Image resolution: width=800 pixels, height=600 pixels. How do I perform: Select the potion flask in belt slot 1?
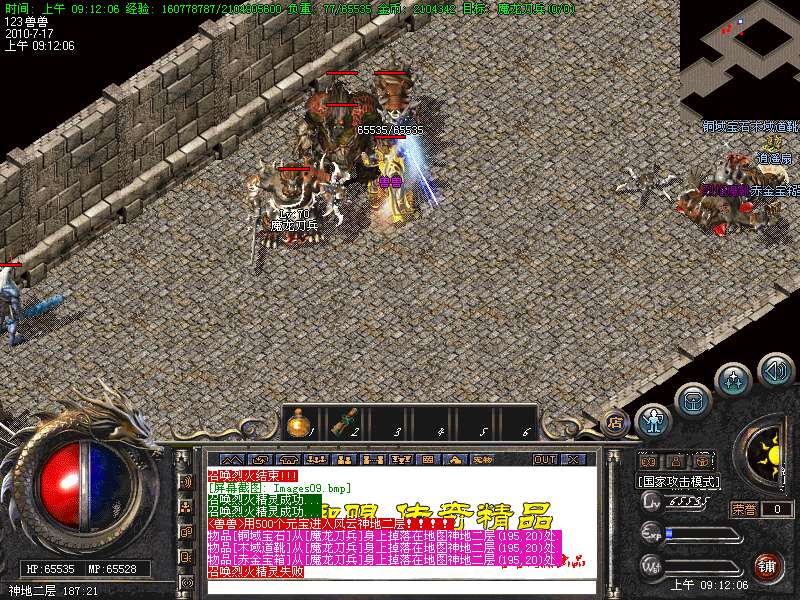tap(297, 425)
